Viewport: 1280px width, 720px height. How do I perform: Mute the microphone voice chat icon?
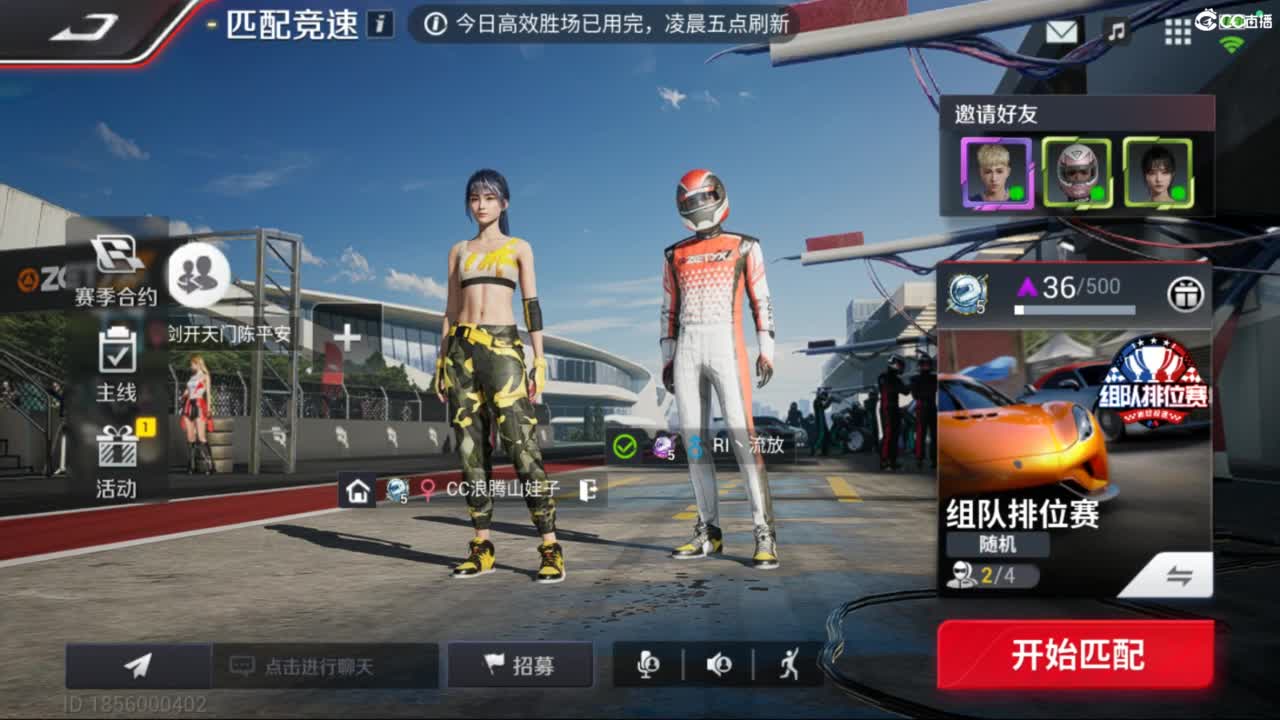pos(649,664)
